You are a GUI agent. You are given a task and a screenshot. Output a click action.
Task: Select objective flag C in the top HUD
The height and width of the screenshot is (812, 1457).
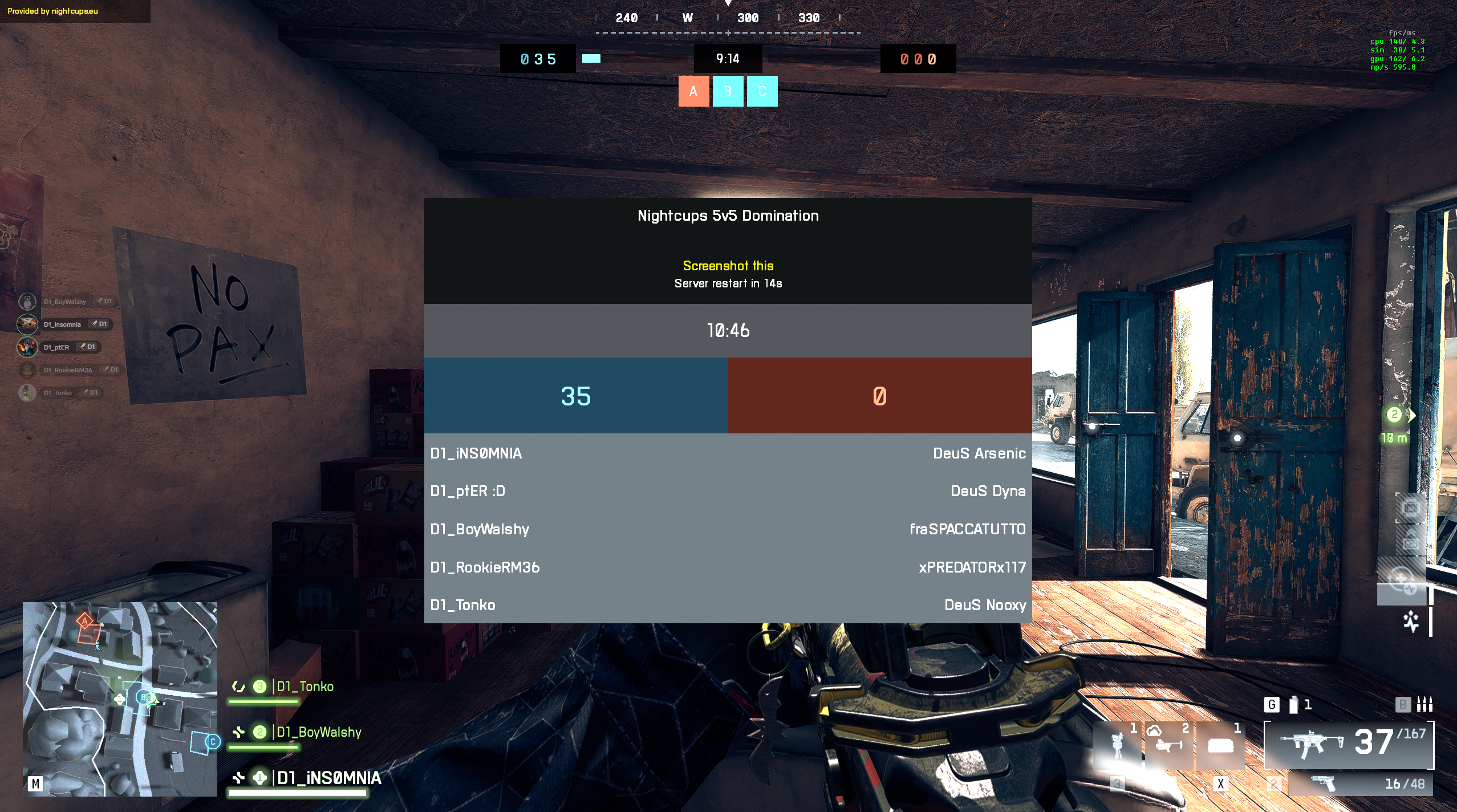(762, 91)
